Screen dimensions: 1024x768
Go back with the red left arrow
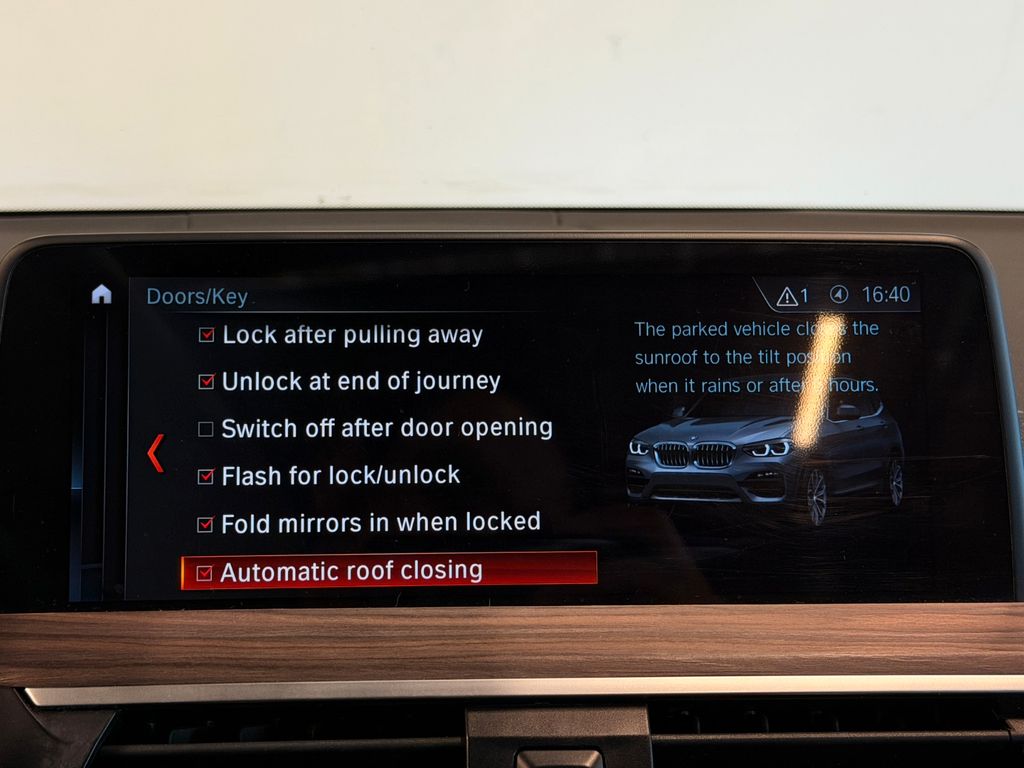coord(155,453)
